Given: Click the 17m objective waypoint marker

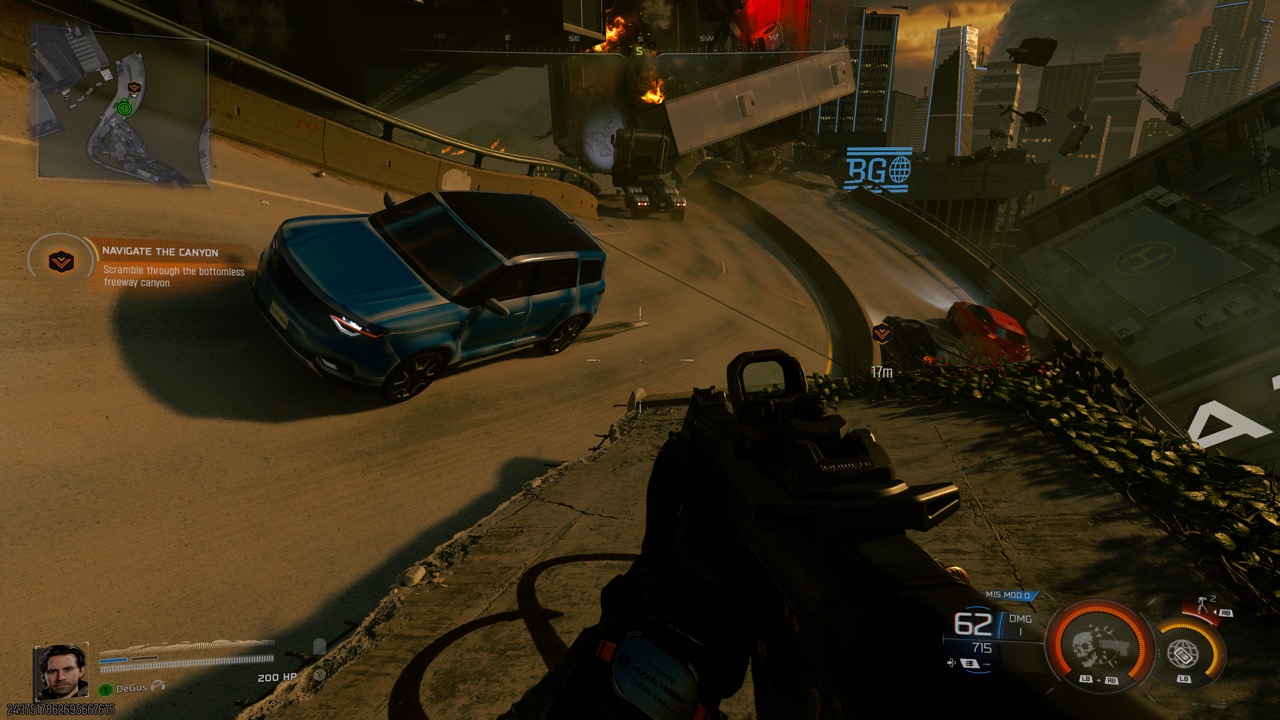Looking at the screenshot, I should point(881,334).
